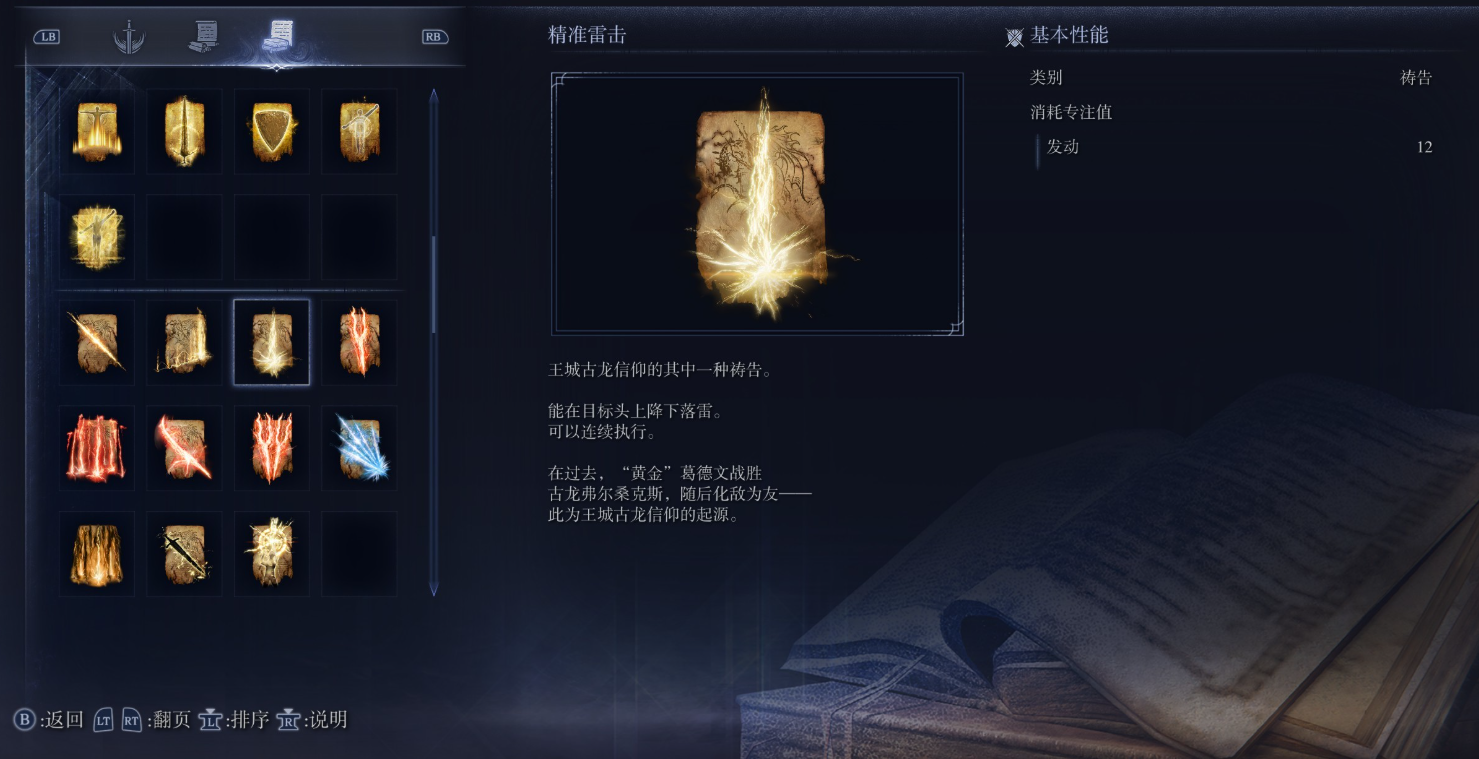Select the currently highlighted 精准雷击 lightning incantation
1479x759 pixels.
coord(271,341)
